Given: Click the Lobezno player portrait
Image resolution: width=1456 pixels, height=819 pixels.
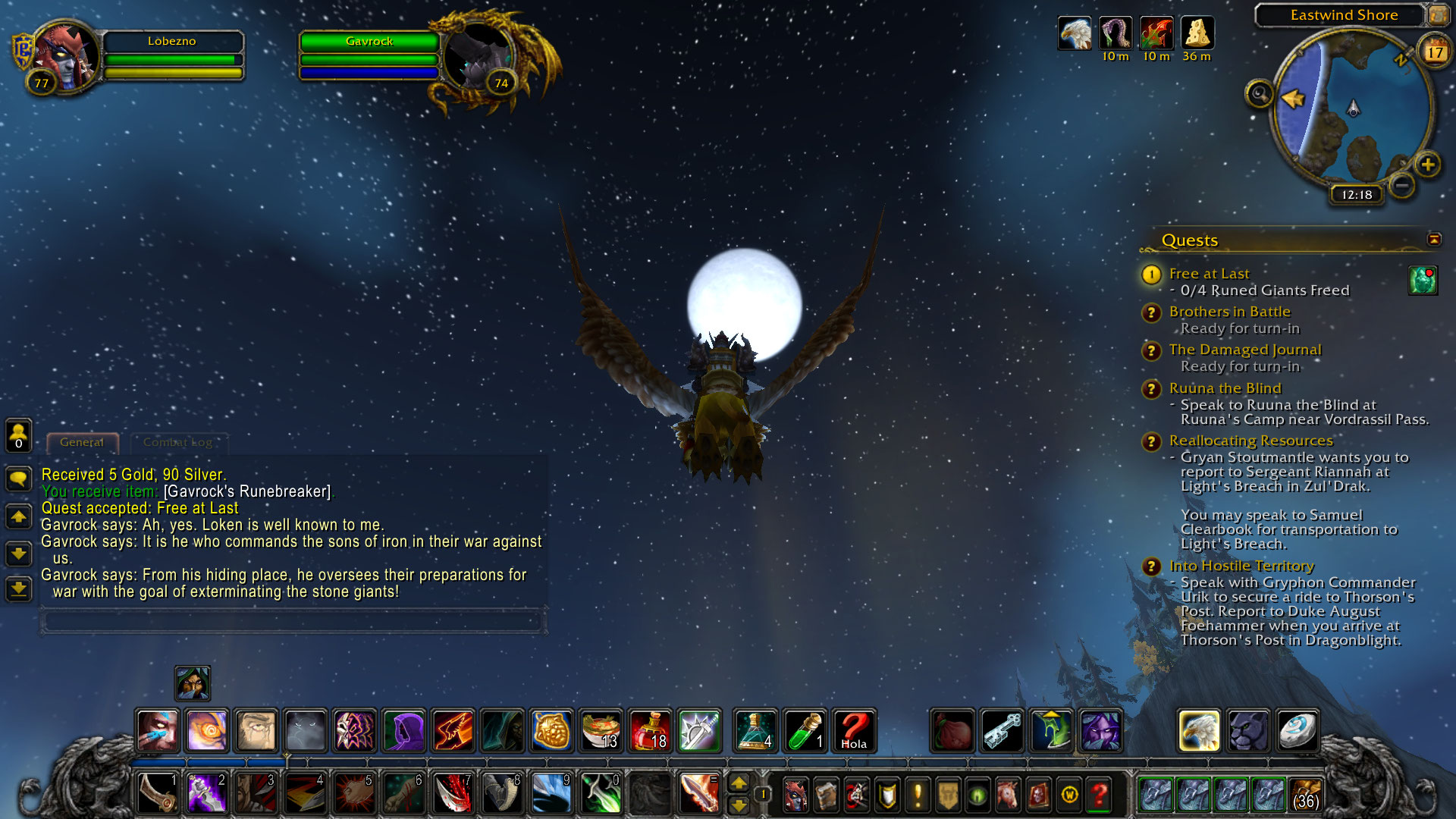Looking at the screenshot, I should [x=67, y=56].
